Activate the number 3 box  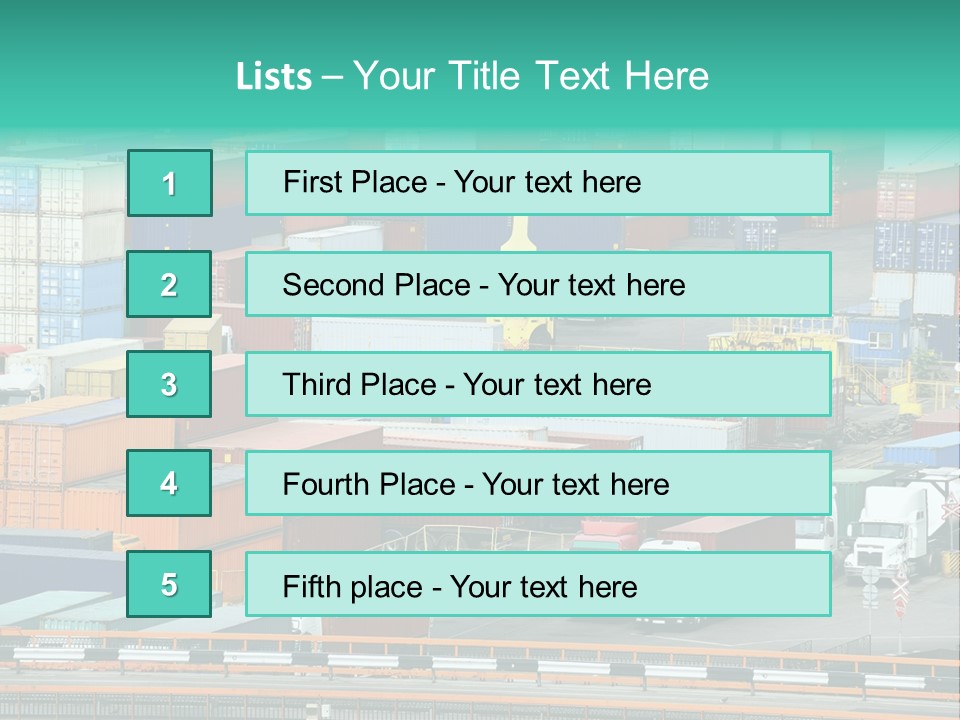pyautogui.click(x=169, y=384)
